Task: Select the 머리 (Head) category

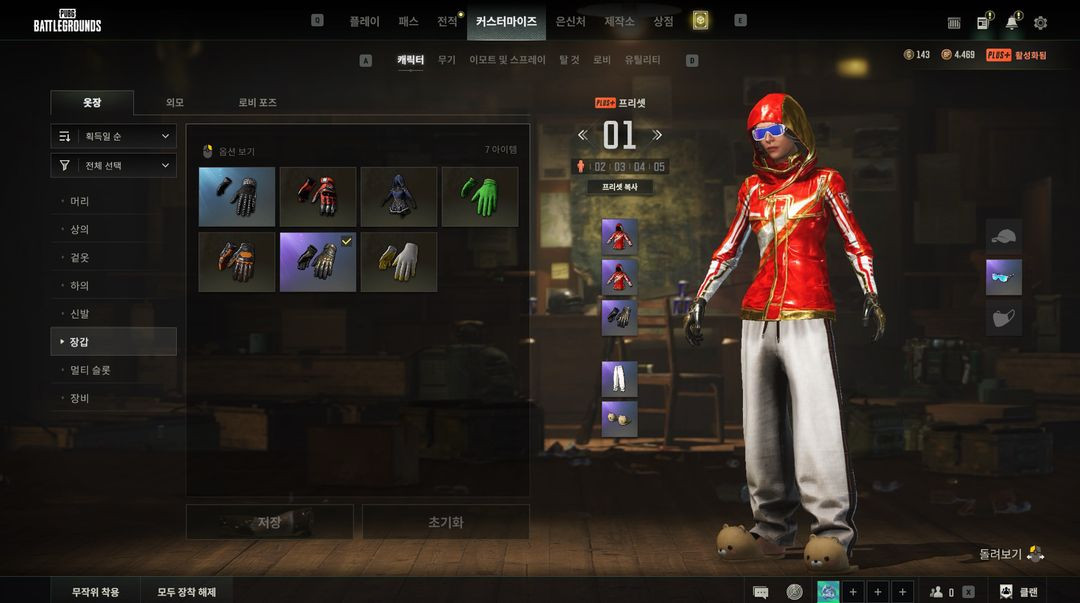Action: (80, 201)
